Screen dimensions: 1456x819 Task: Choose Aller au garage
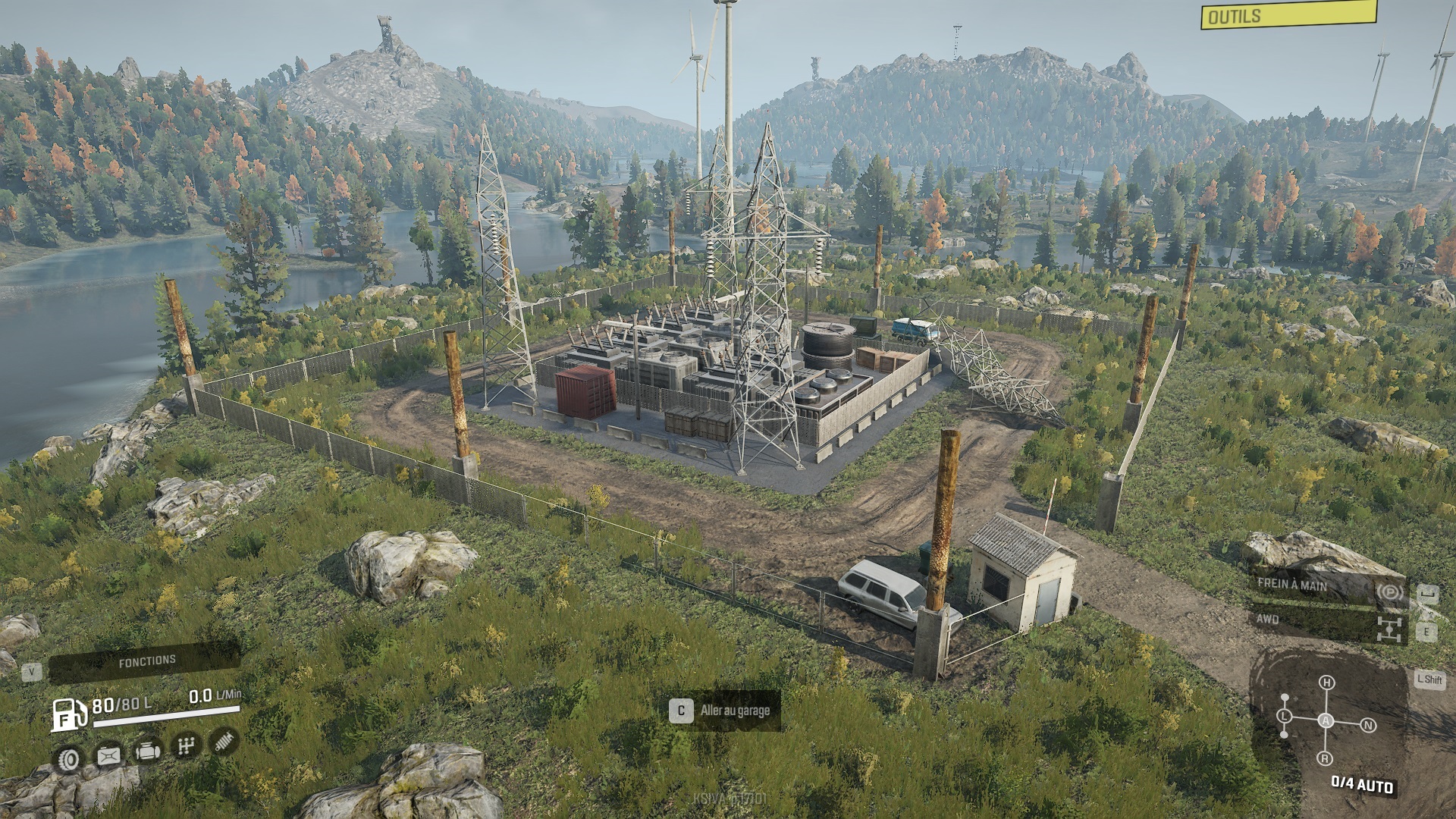click(x=723, y=711)
